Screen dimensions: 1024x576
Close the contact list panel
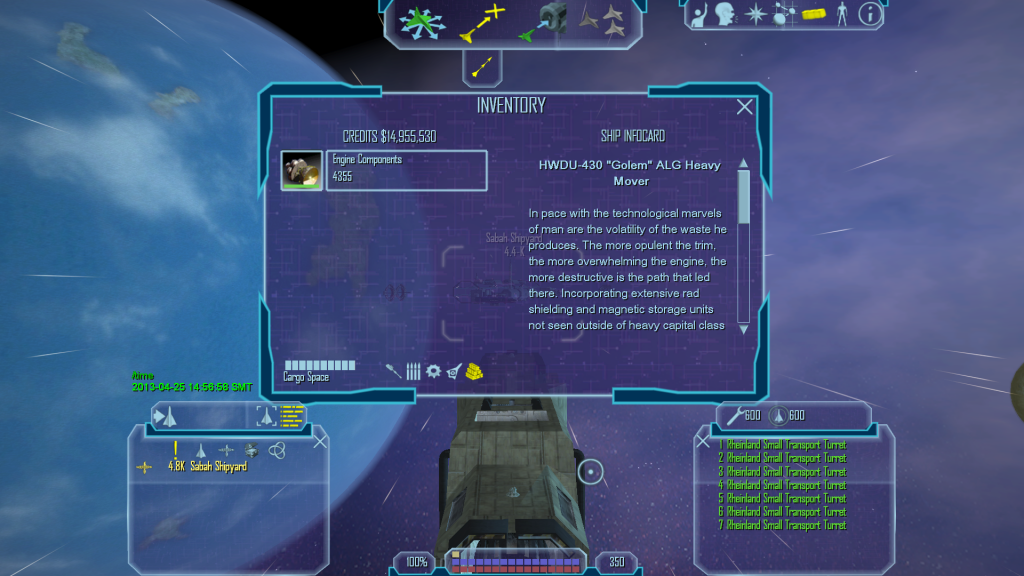pos(320,440)
